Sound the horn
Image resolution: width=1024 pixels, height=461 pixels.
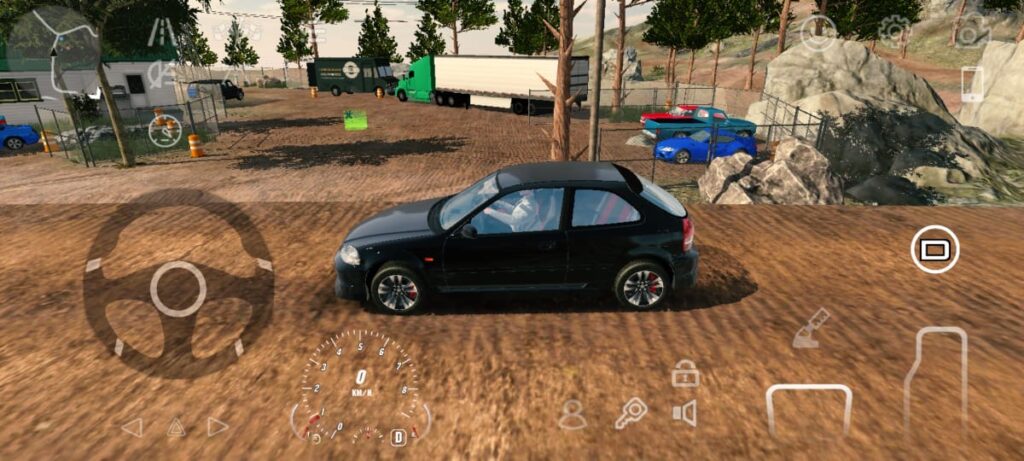(x=685, y=413)
